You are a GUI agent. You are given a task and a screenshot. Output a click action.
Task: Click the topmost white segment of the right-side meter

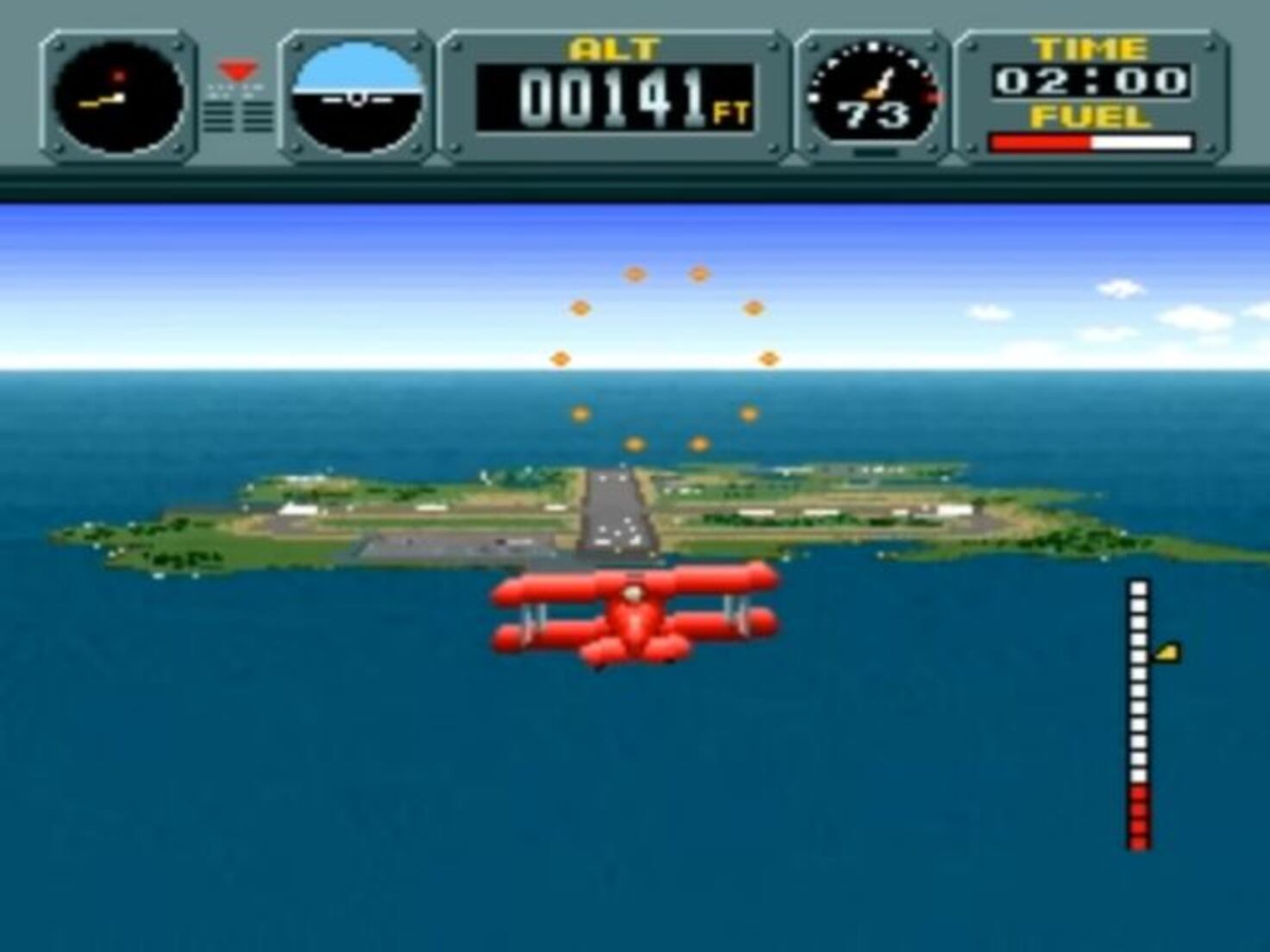[1139, 589]
